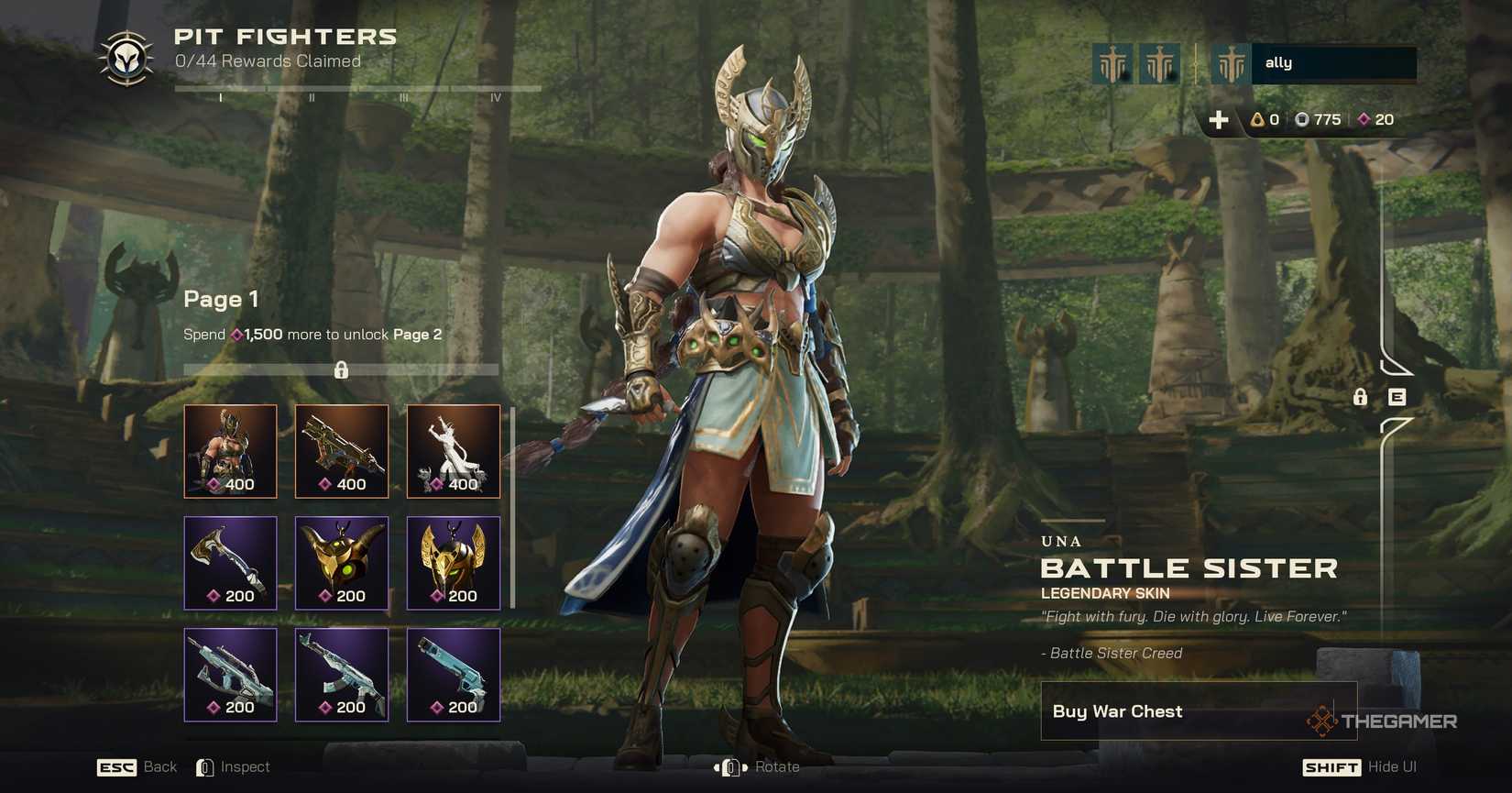
Task: Expand page section III on the progress bar
Action: pyautogui.click(x=405, y=94)
